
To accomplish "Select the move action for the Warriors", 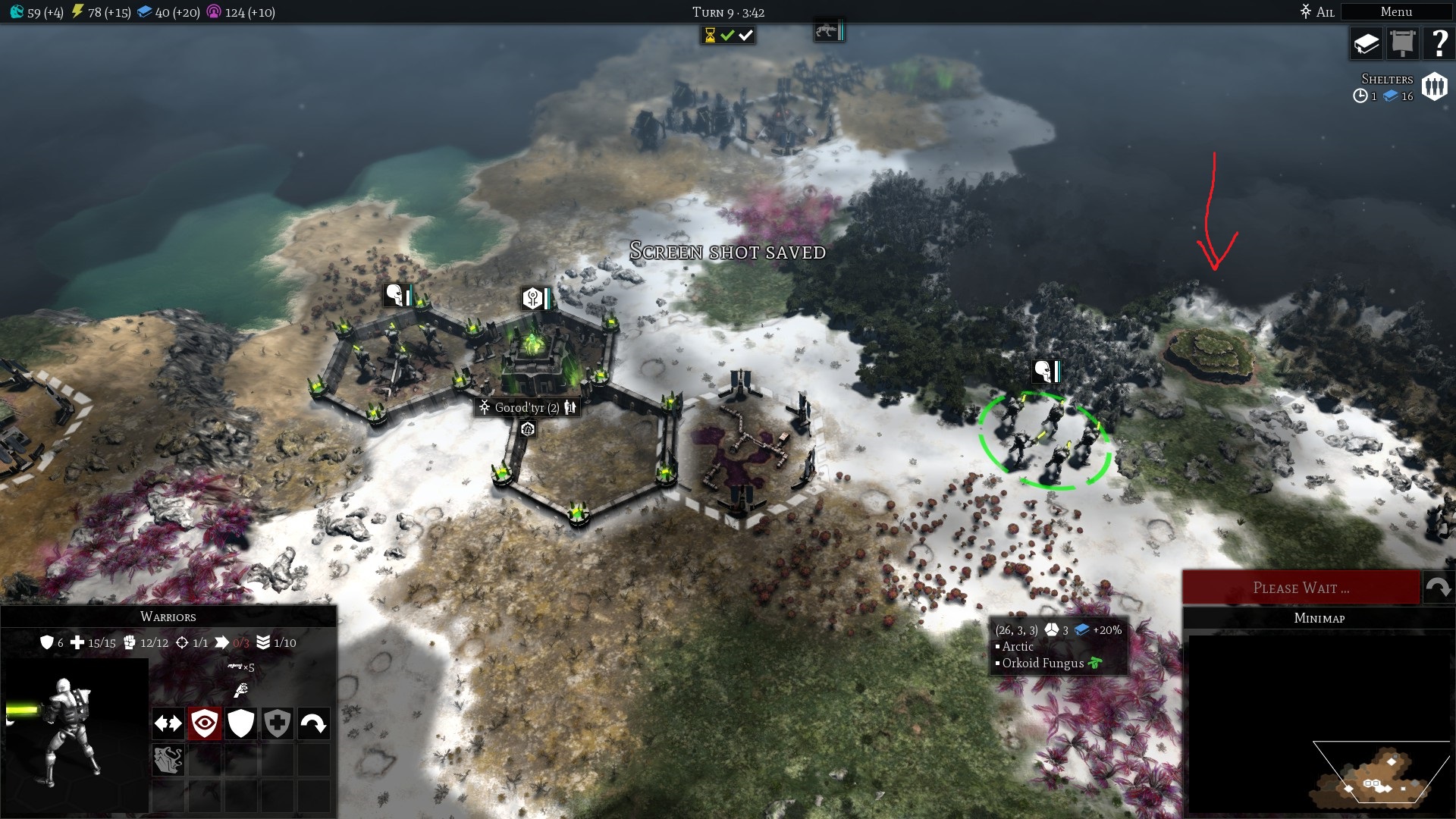I will click(x=168, y=723).
